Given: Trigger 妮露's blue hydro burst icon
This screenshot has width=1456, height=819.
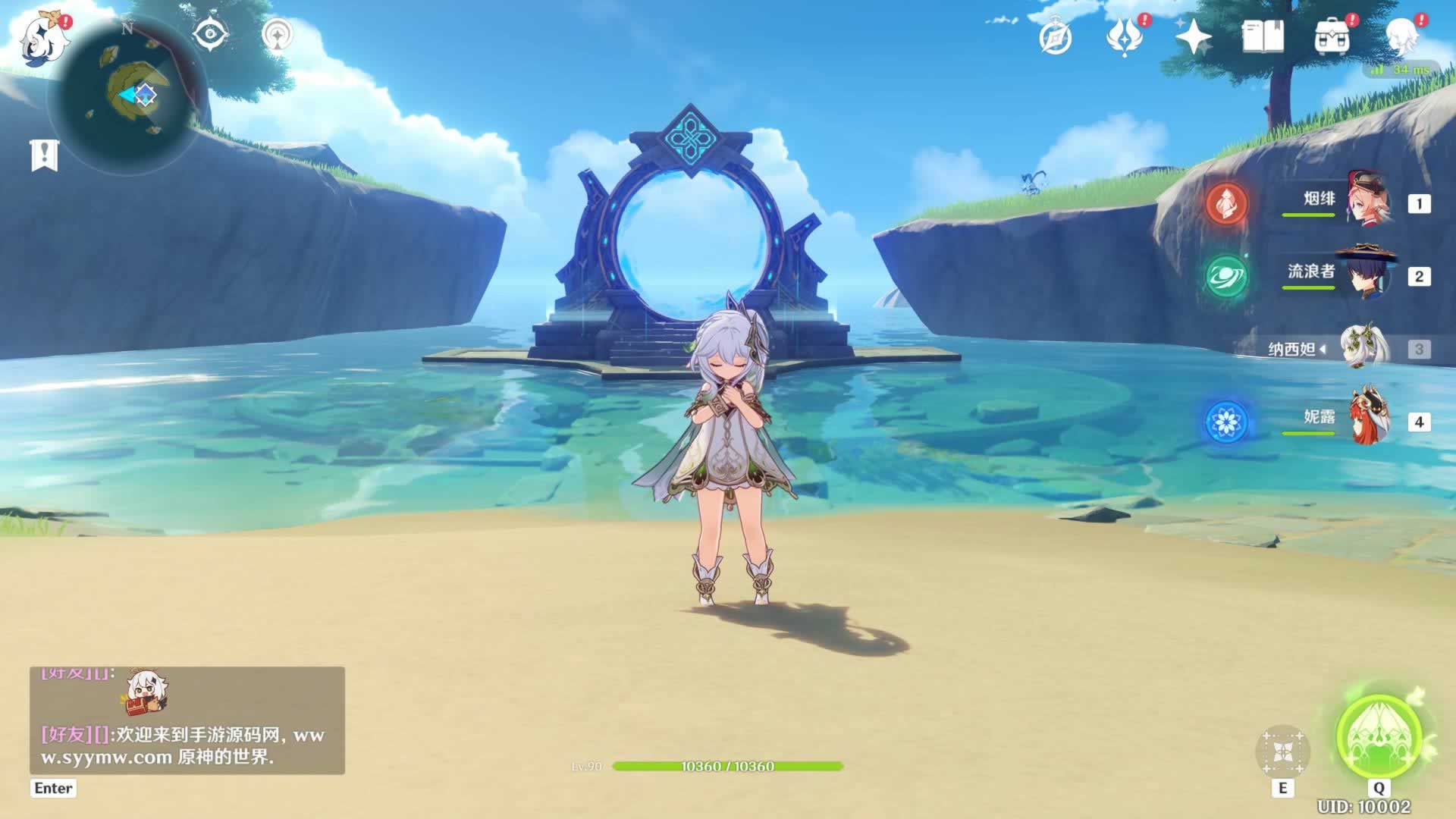Looking at the screenshot, I should point(1226,421).
